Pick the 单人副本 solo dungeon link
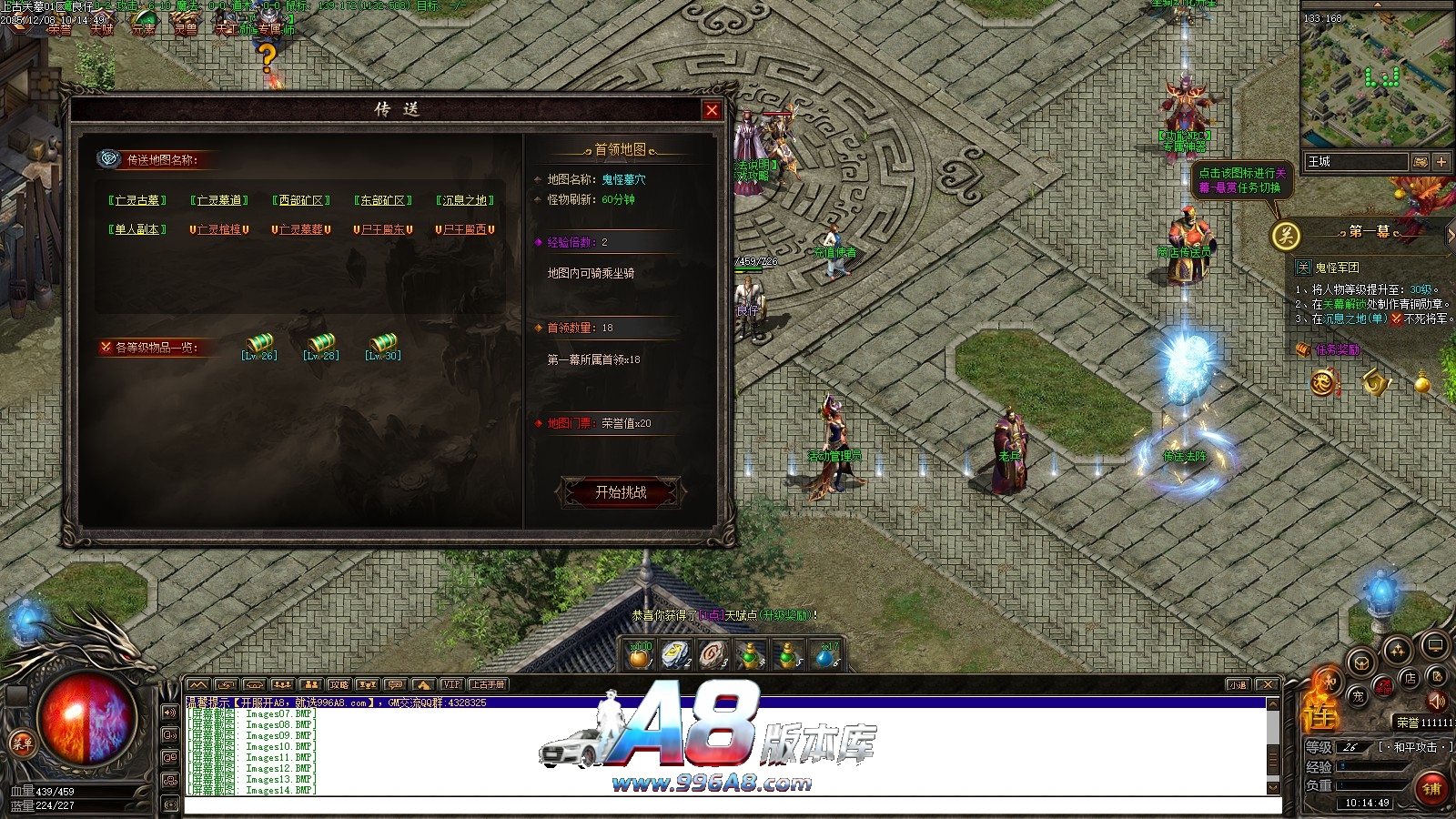Viewport: 1456px width, 819px height. point(137,229)
